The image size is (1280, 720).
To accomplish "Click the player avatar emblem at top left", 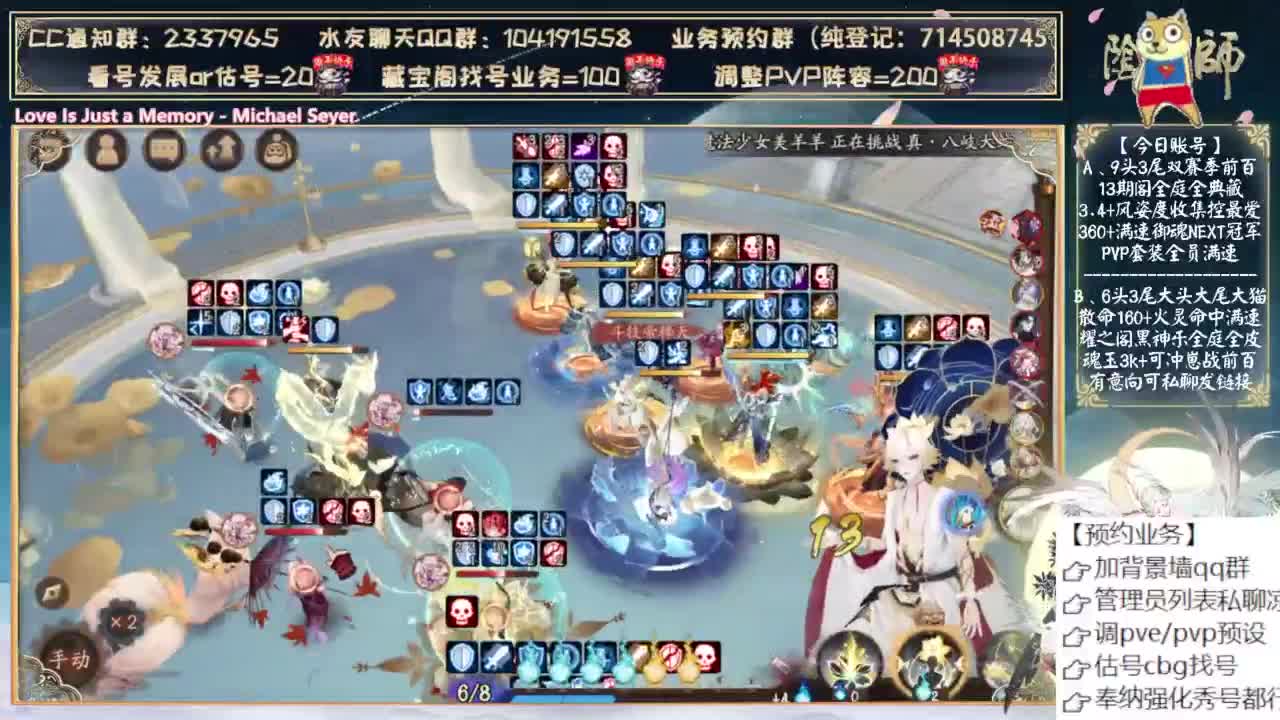I will tap(48, 150).
